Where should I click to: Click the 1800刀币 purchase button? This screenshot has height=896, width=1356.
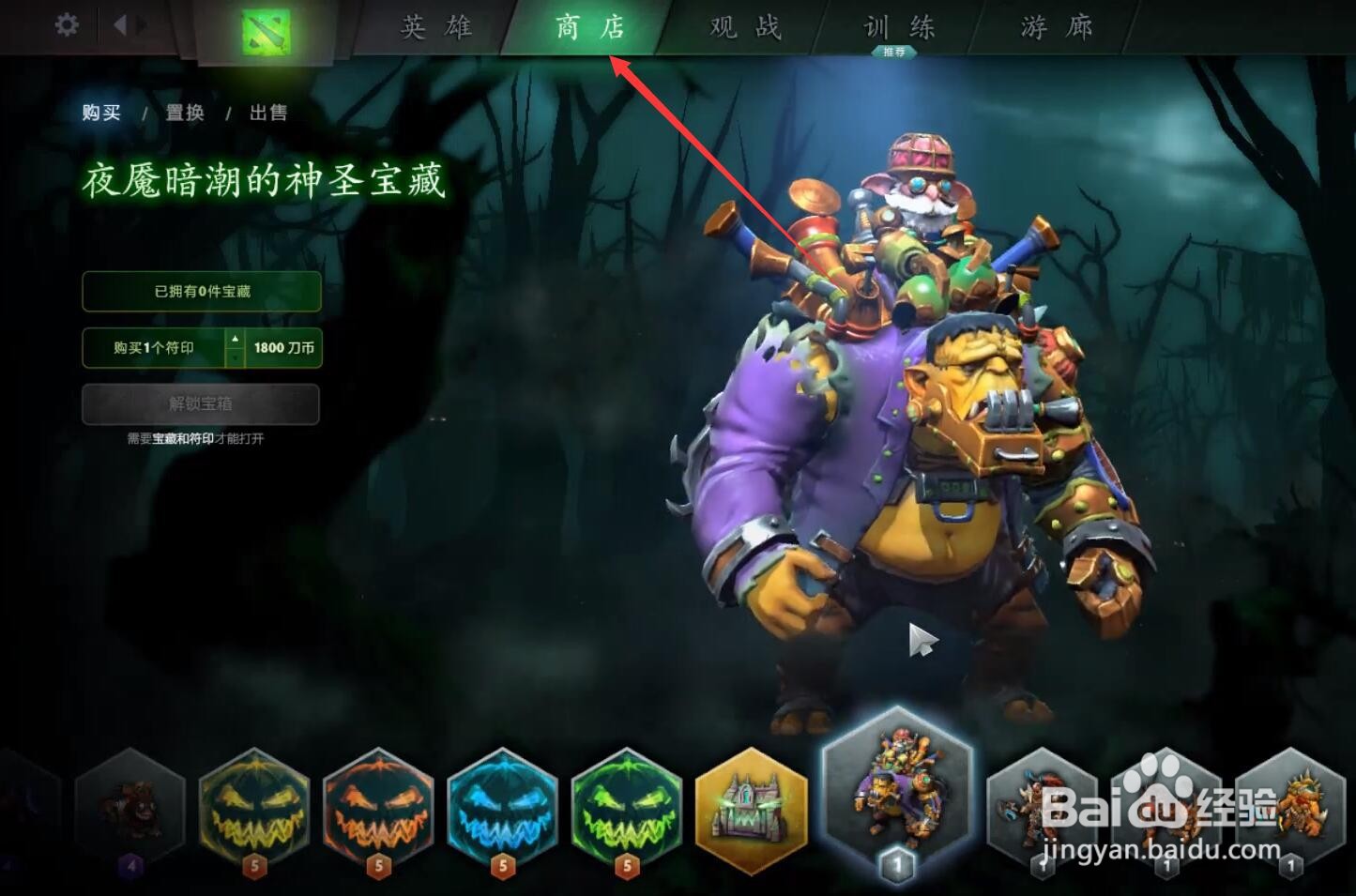coord(282,348)
